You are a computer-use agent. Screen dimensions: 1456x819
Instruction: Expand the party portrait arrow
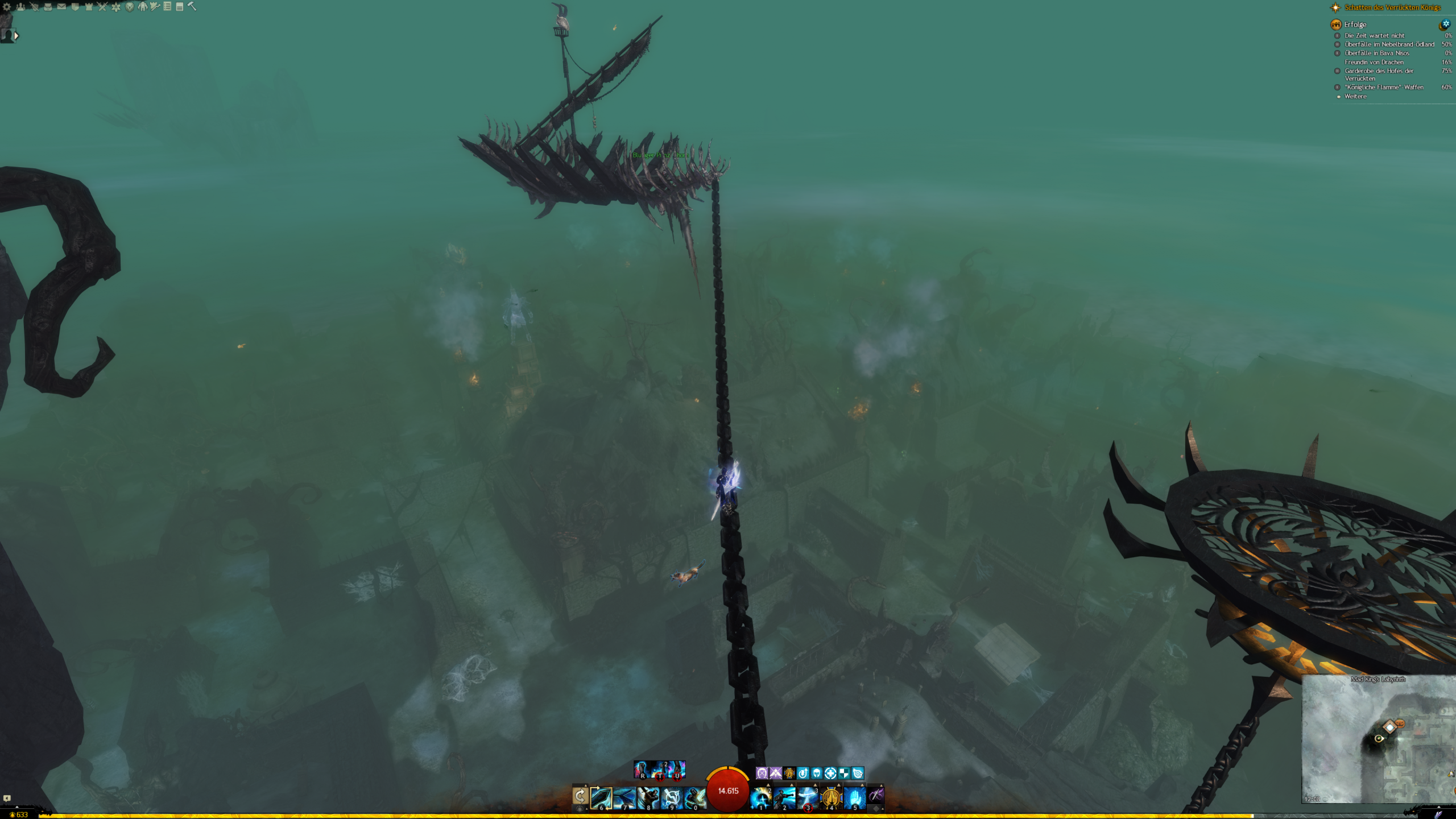pyautogui.click(x=16, y=36)
